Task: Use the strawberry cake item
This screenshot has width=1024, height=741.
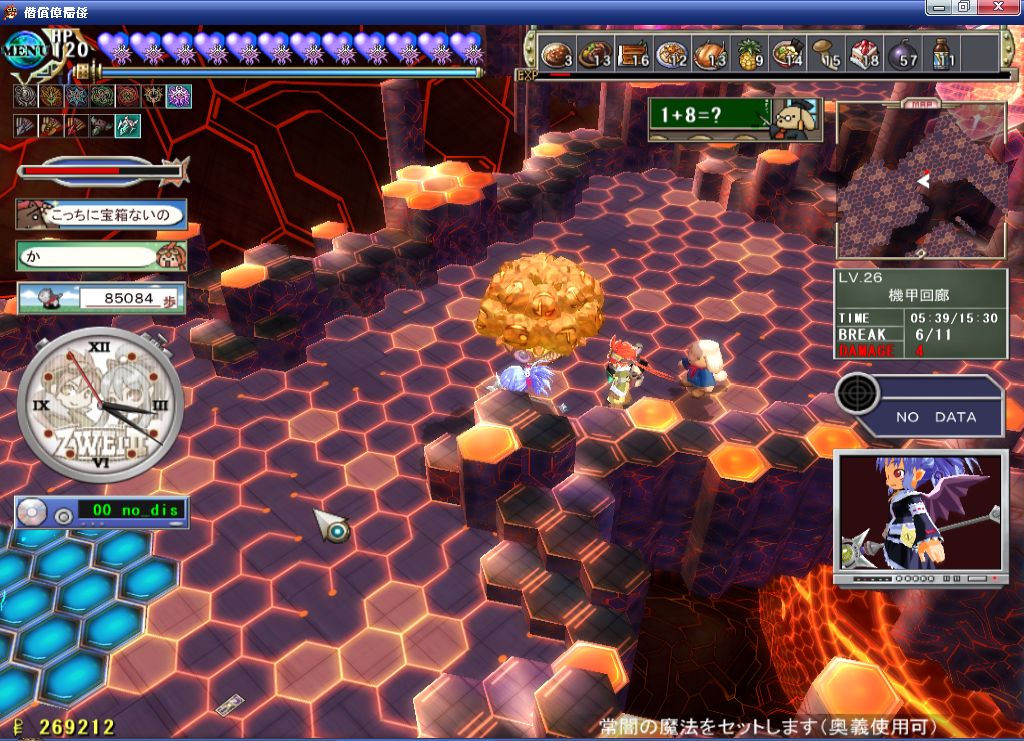Action: tap(865, 53)
